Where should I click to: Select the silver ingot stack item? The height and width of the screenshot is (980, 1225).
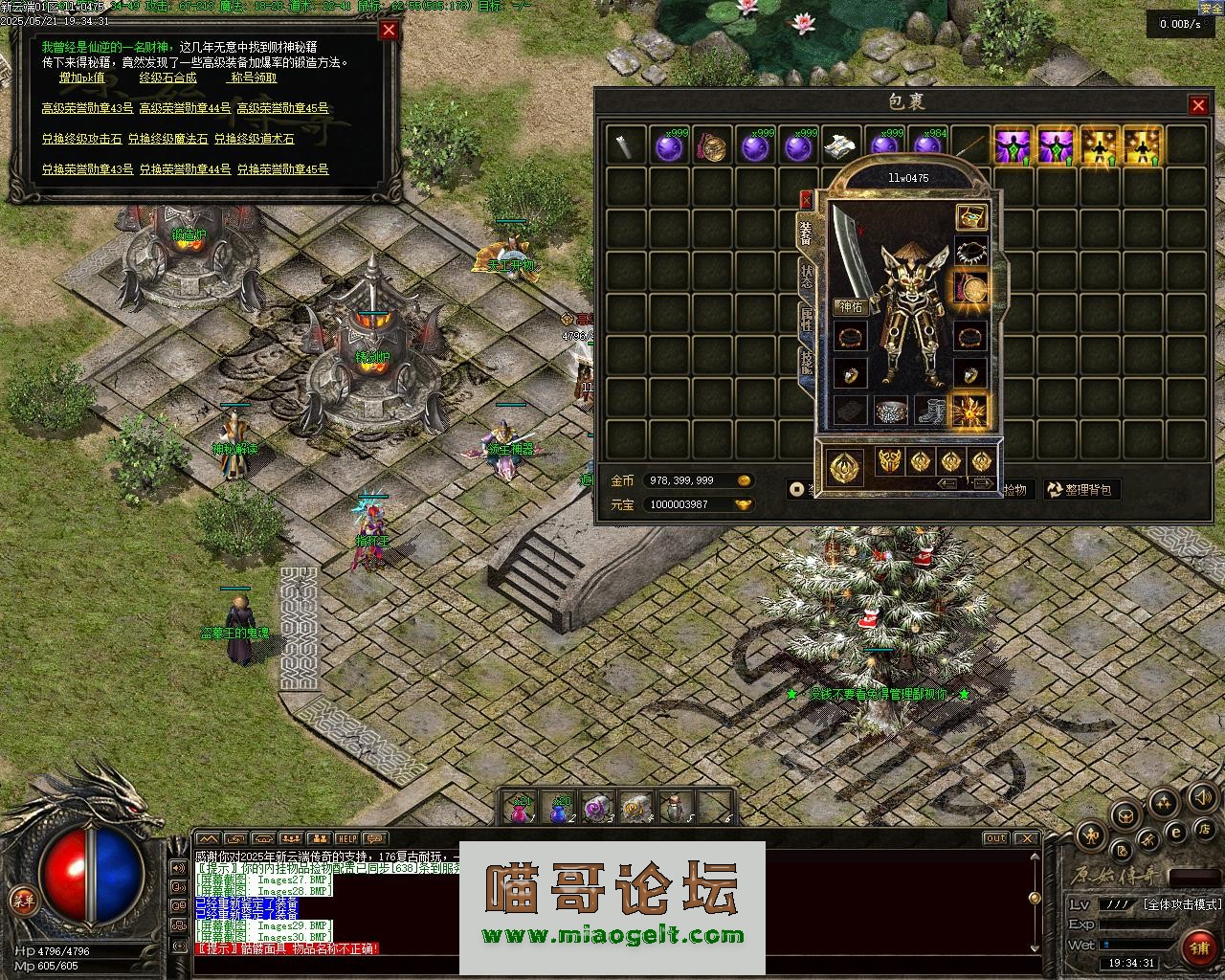(841, 146)
